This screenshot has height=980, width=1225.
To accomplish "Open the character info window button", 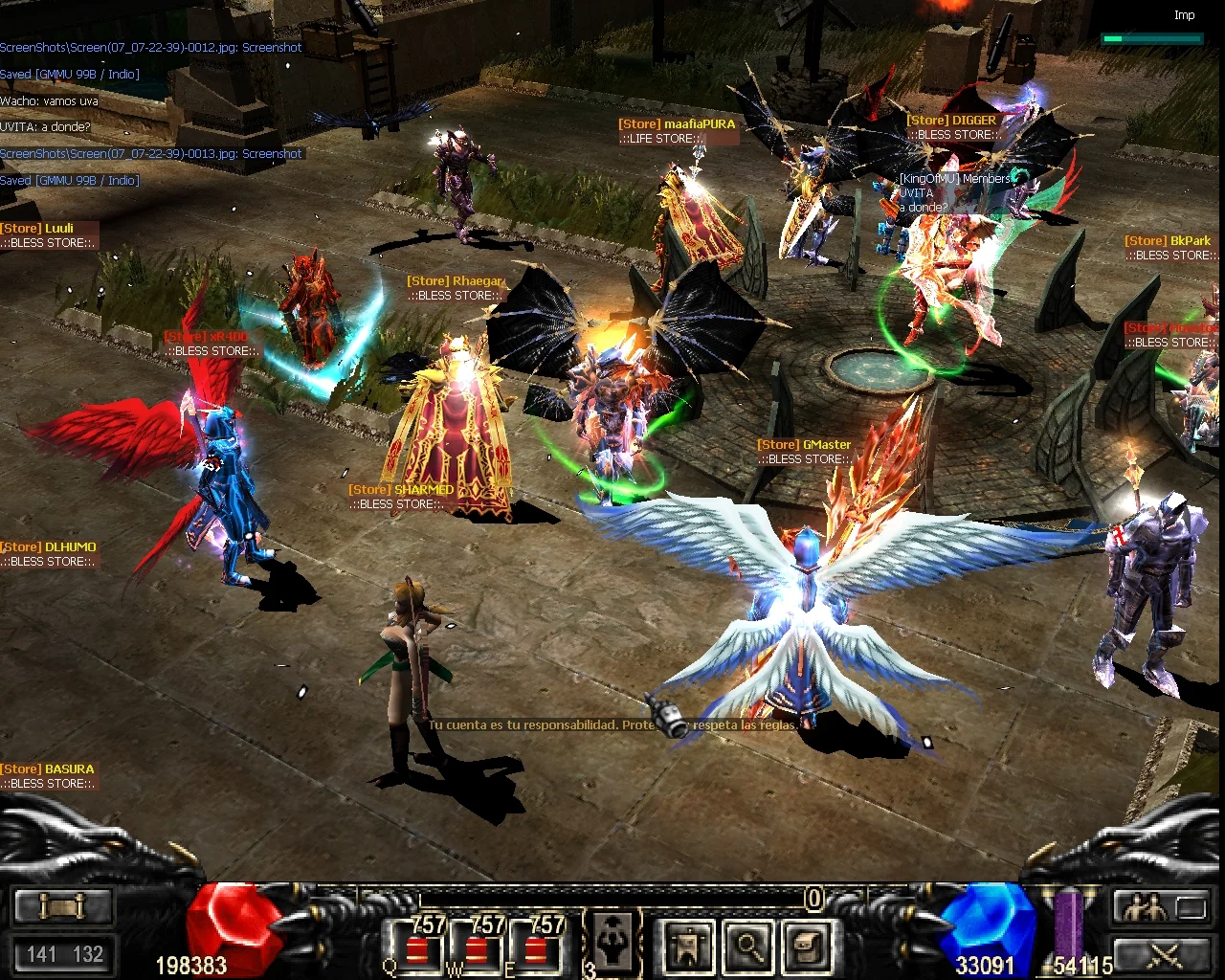I will [688, 946].
